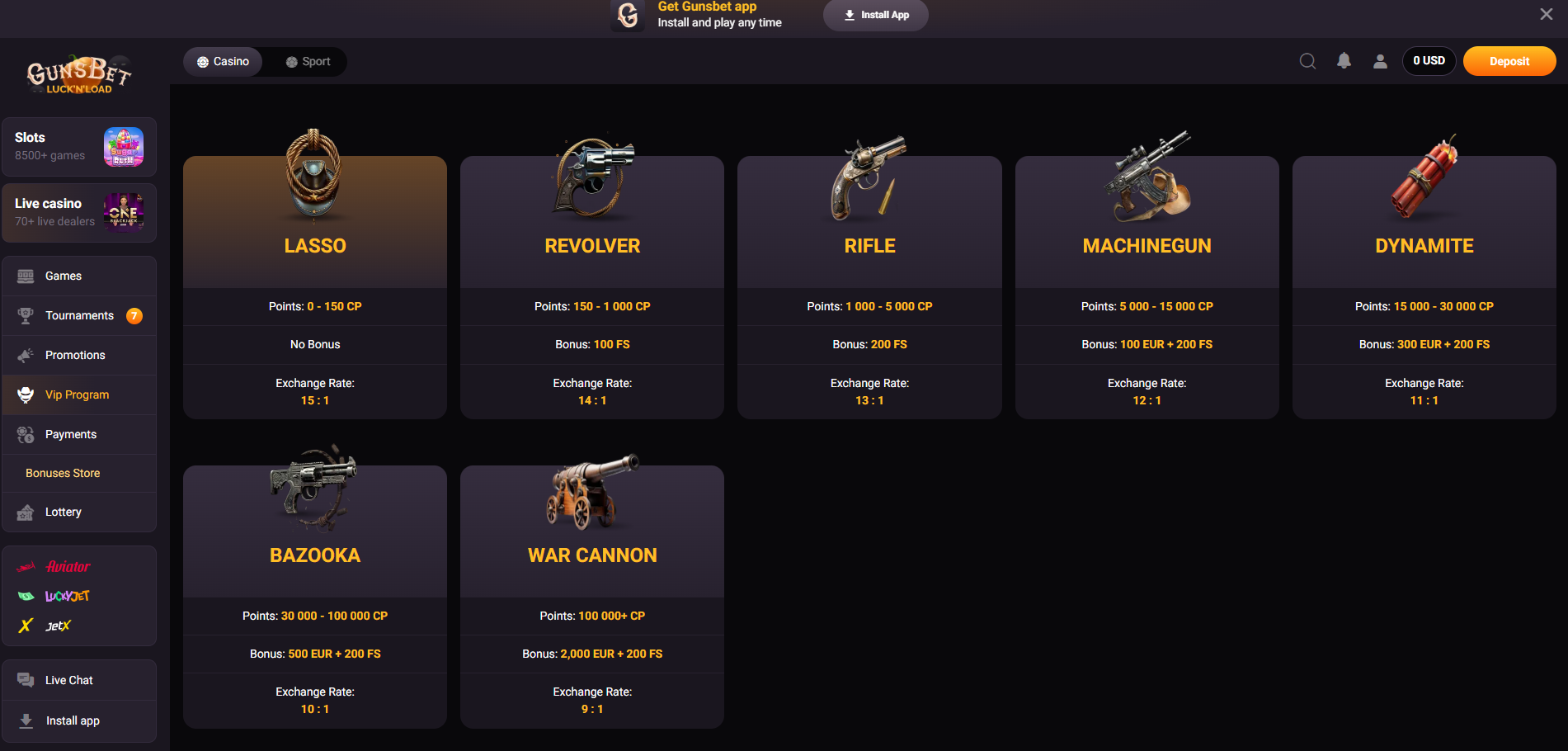Open the Live casino tile

(x=79, y=213)
